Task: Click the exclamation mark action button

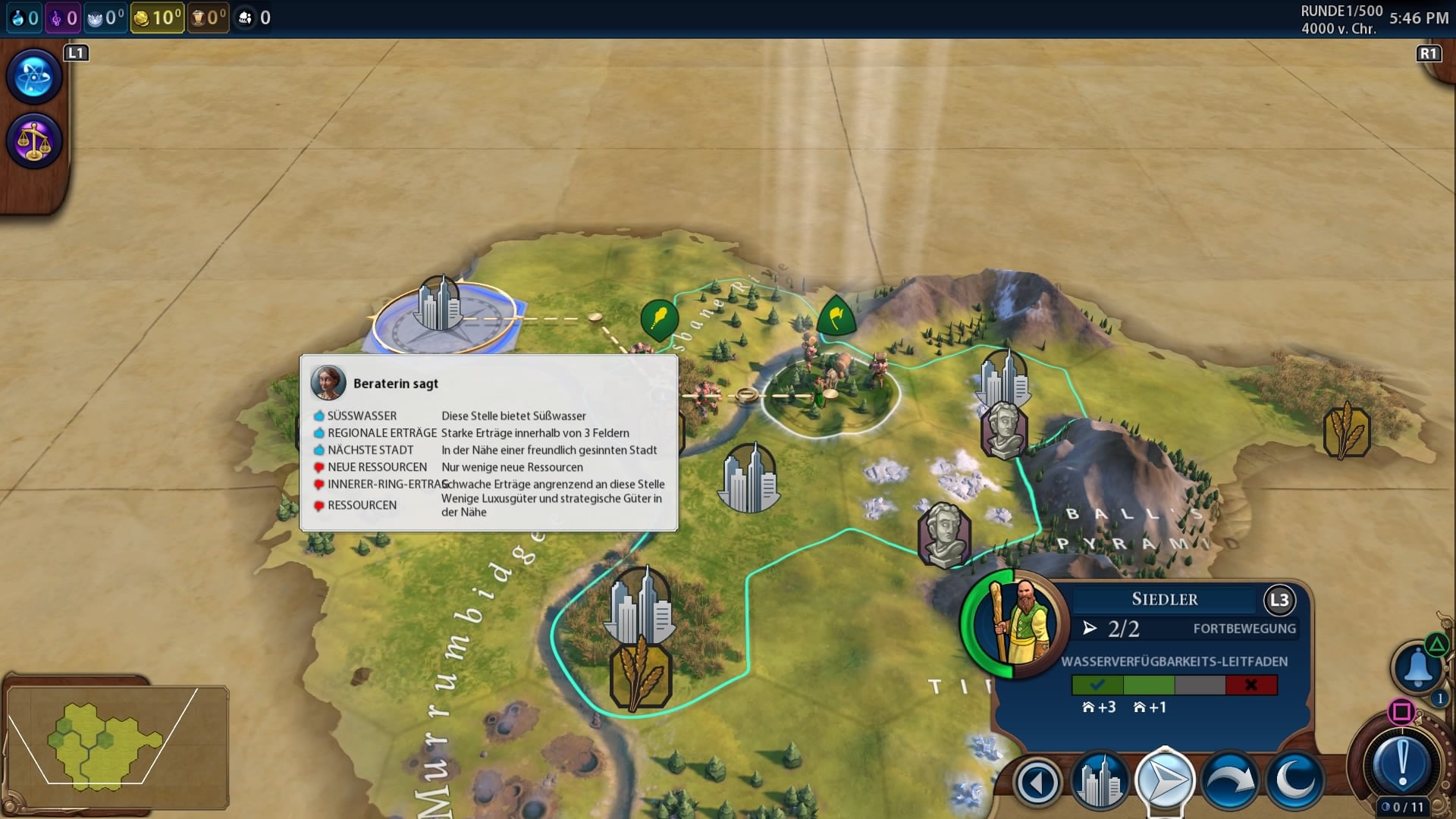Action: tap(1402, 762)
